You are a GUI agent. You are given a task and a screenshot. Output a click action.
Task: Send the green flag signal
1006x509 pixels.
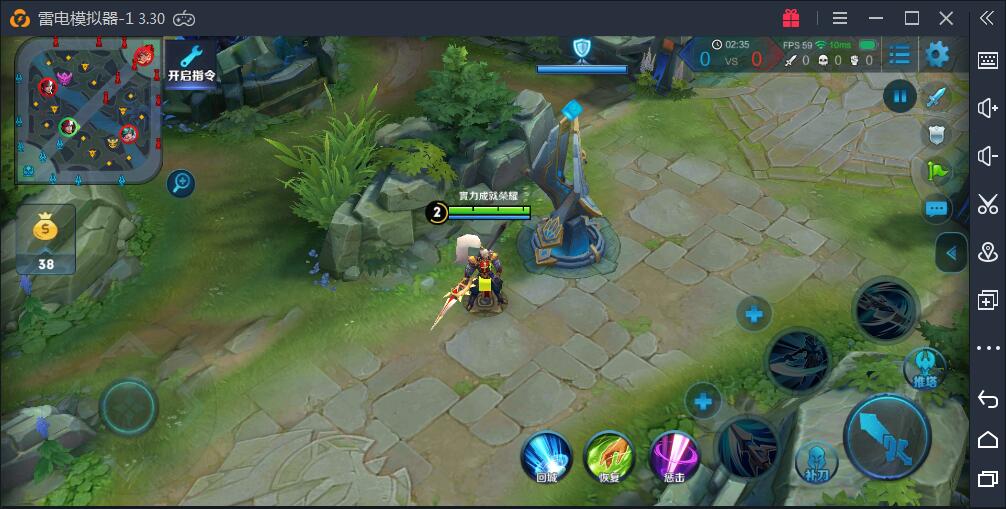click(937, 171)
